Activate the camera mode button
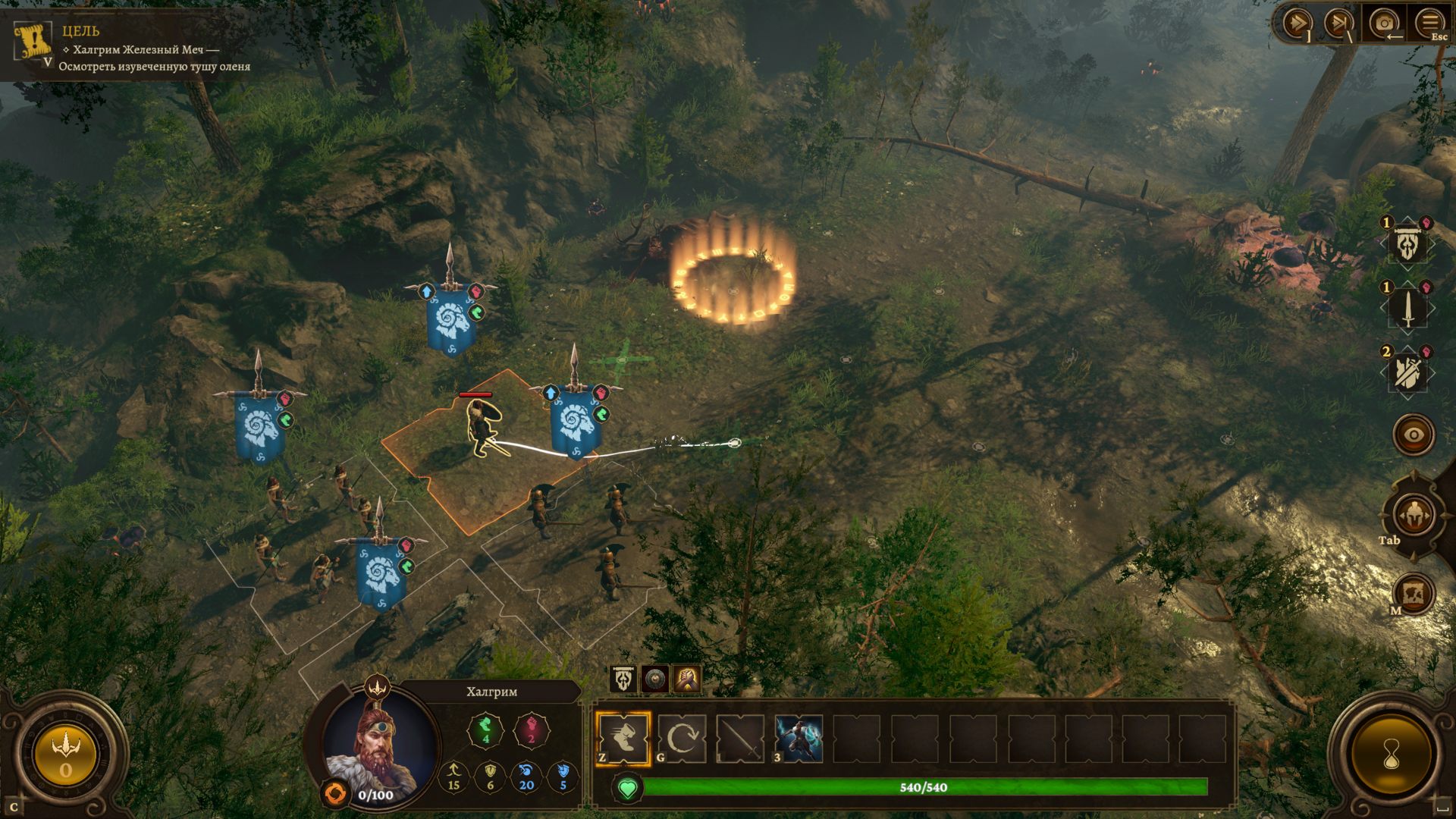Viewport: 1456px width, 819px height. (1384, 23)
